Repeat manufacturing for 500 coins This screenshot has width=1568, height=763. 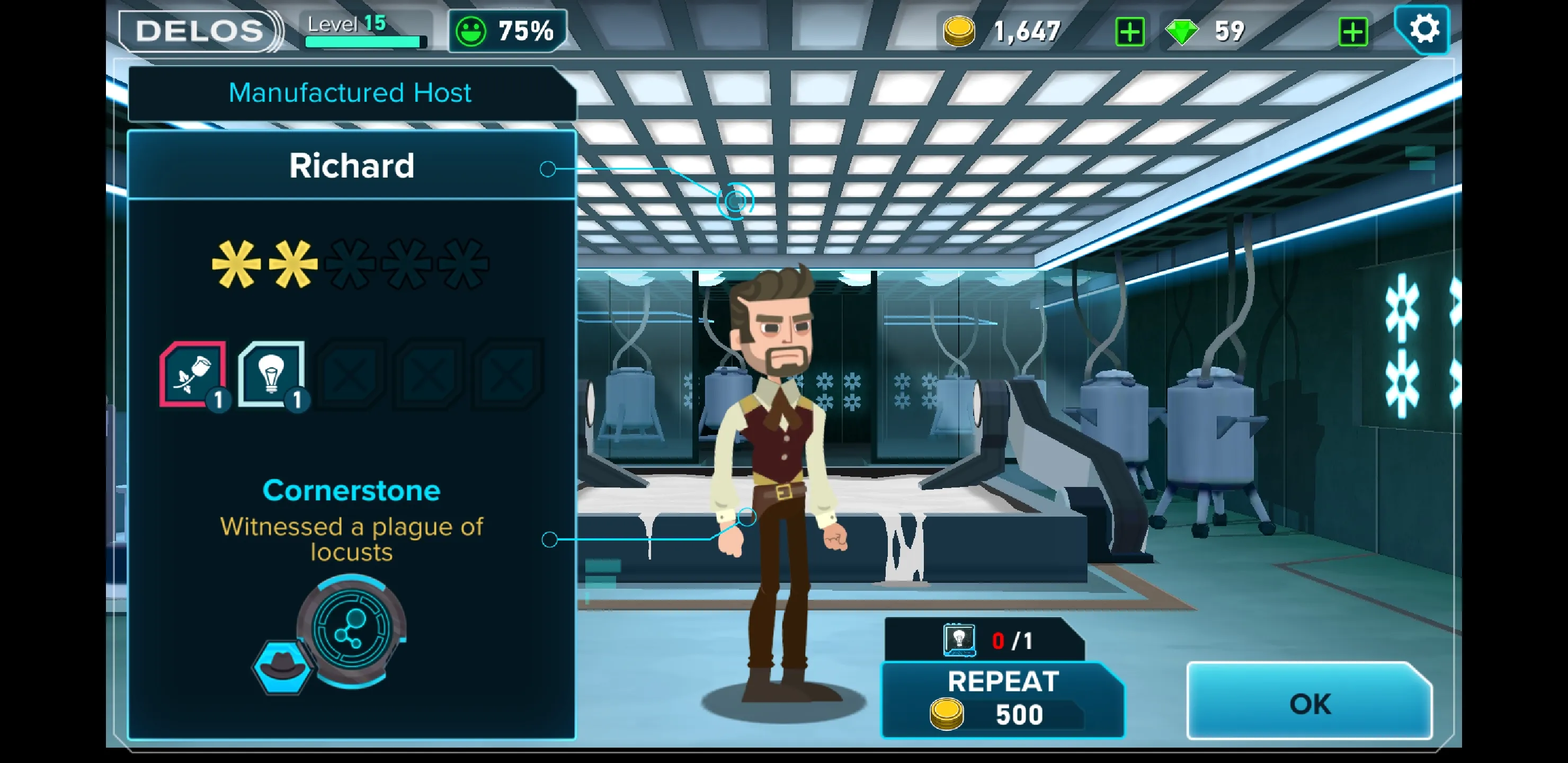click(1003, 699)
